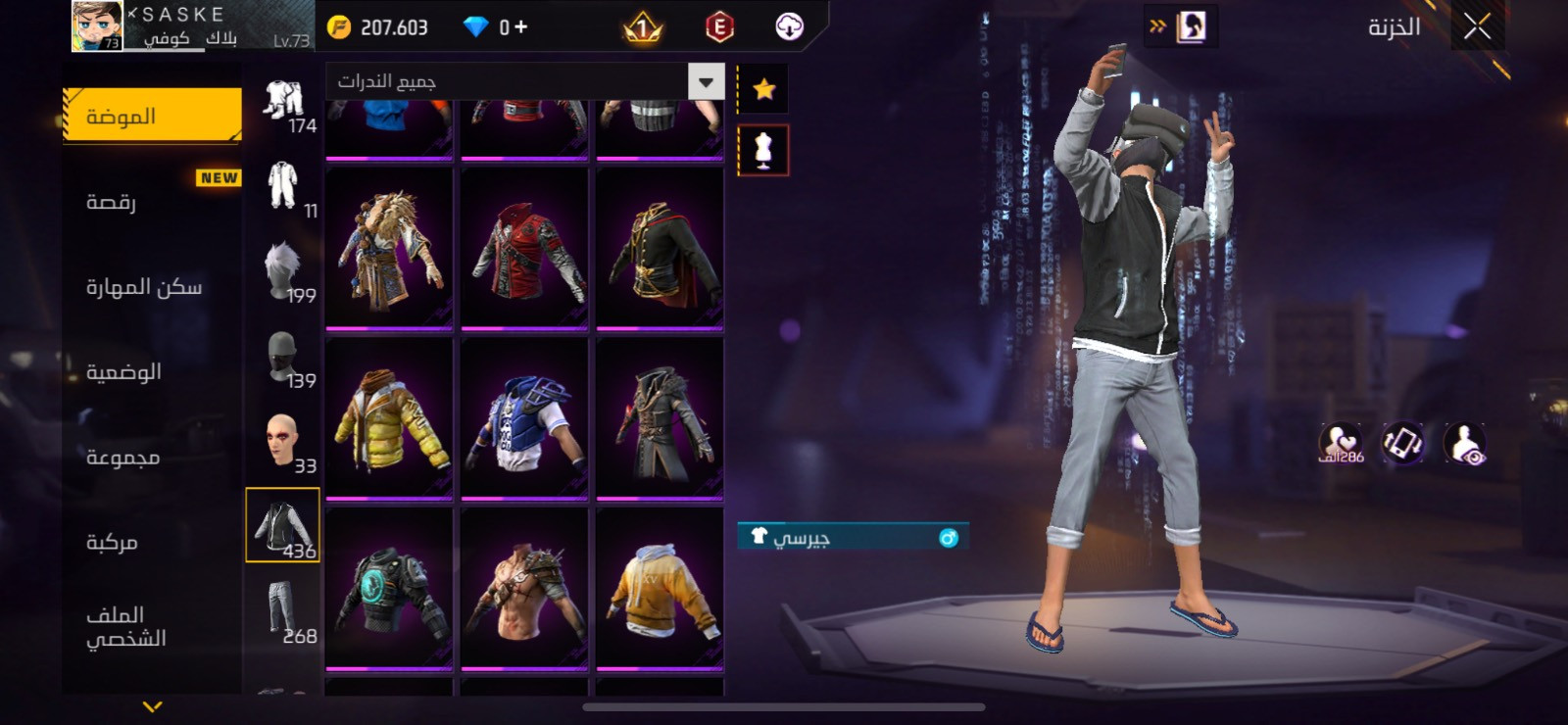This screenshot has width=1568, height=725.
Task: Choose the pants category with 268 items
Action: 282,610
